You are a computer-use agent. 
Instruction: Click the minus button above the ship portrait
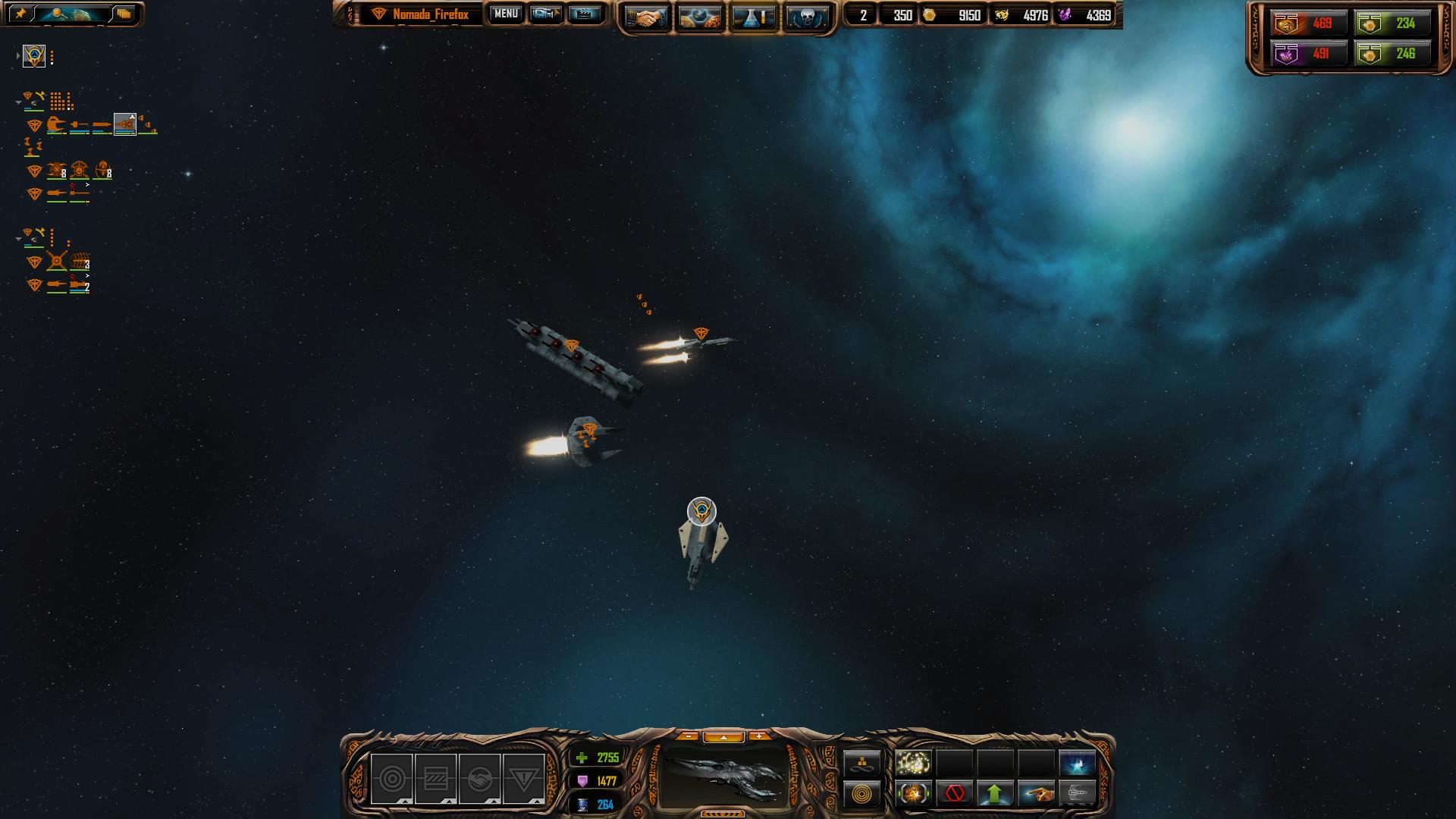point(688,736)
